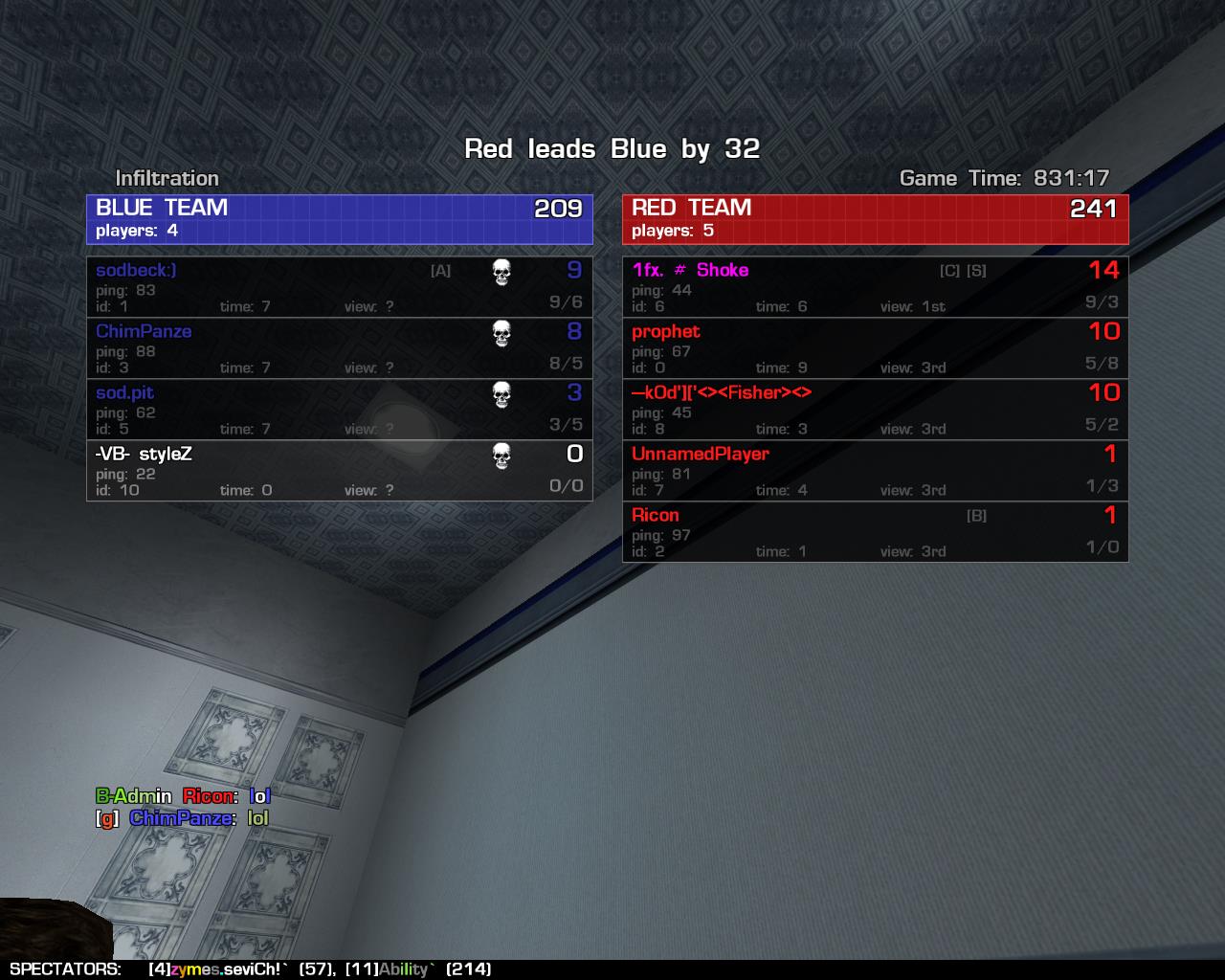Click the sod.pit player entry
Viewport: 1225px width, 980px height.
tap(339, 409)
